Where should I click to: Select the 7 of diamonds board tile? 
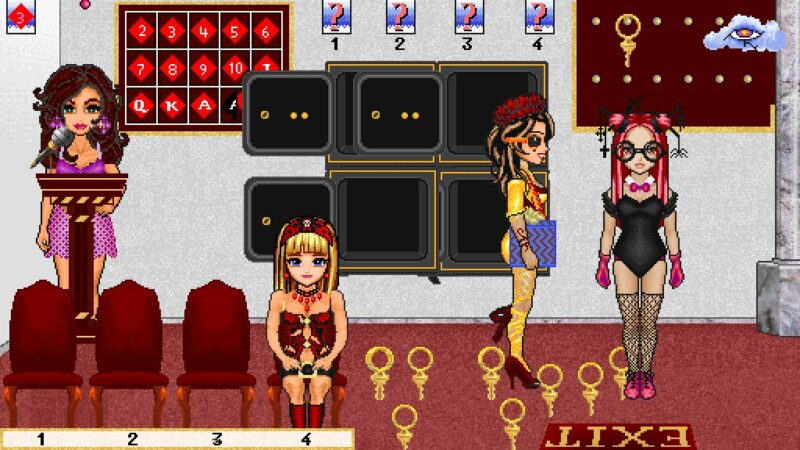[143, 69]
